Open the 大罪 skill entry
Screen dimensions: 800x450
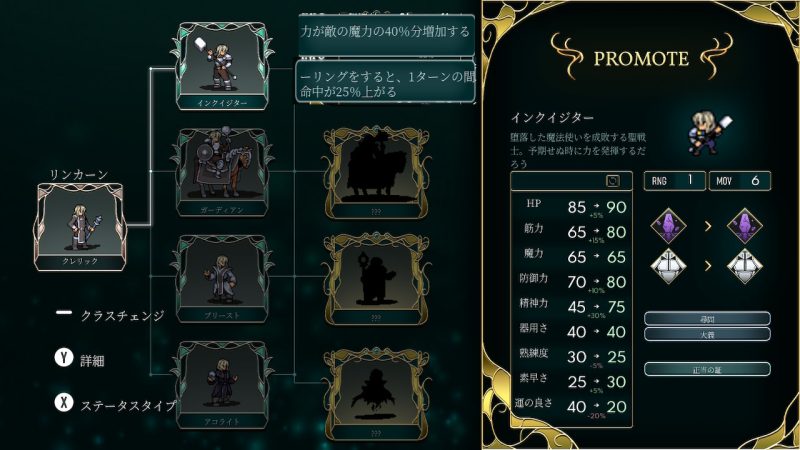(x=707, y=333)
